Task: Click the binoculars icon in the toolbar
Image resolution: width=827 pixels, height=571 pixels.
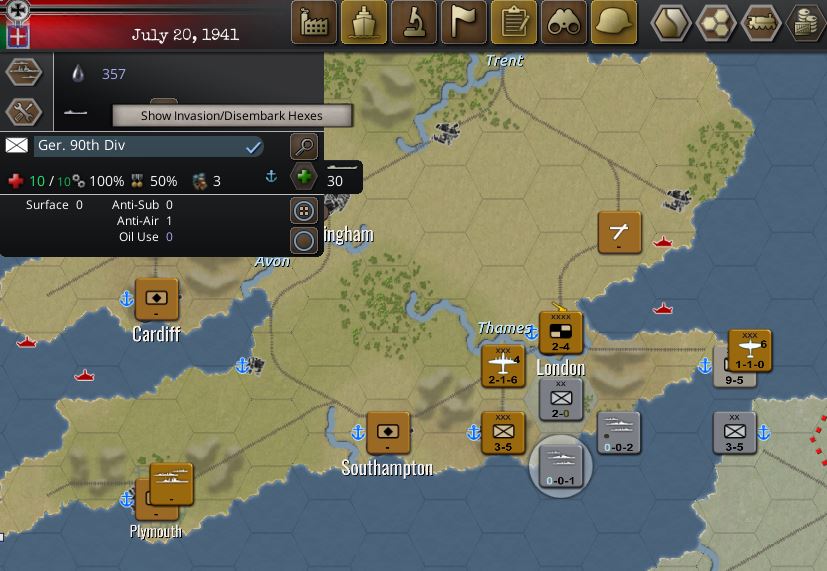Action: (x=564, y=22)
